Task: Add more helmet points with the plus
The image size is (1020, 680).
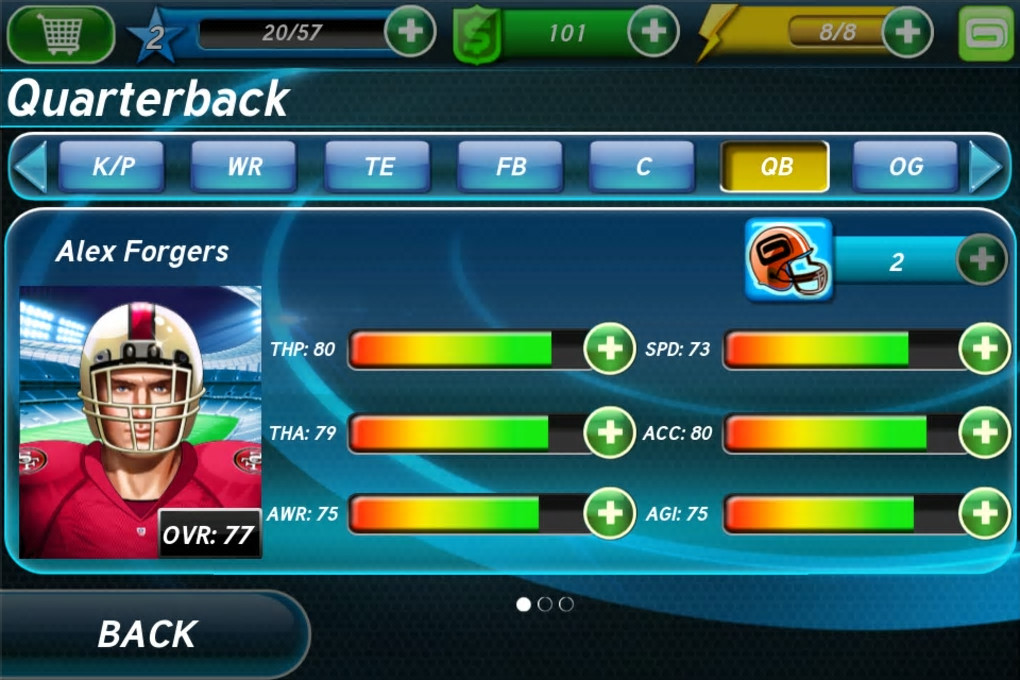Action: point(982,261)
